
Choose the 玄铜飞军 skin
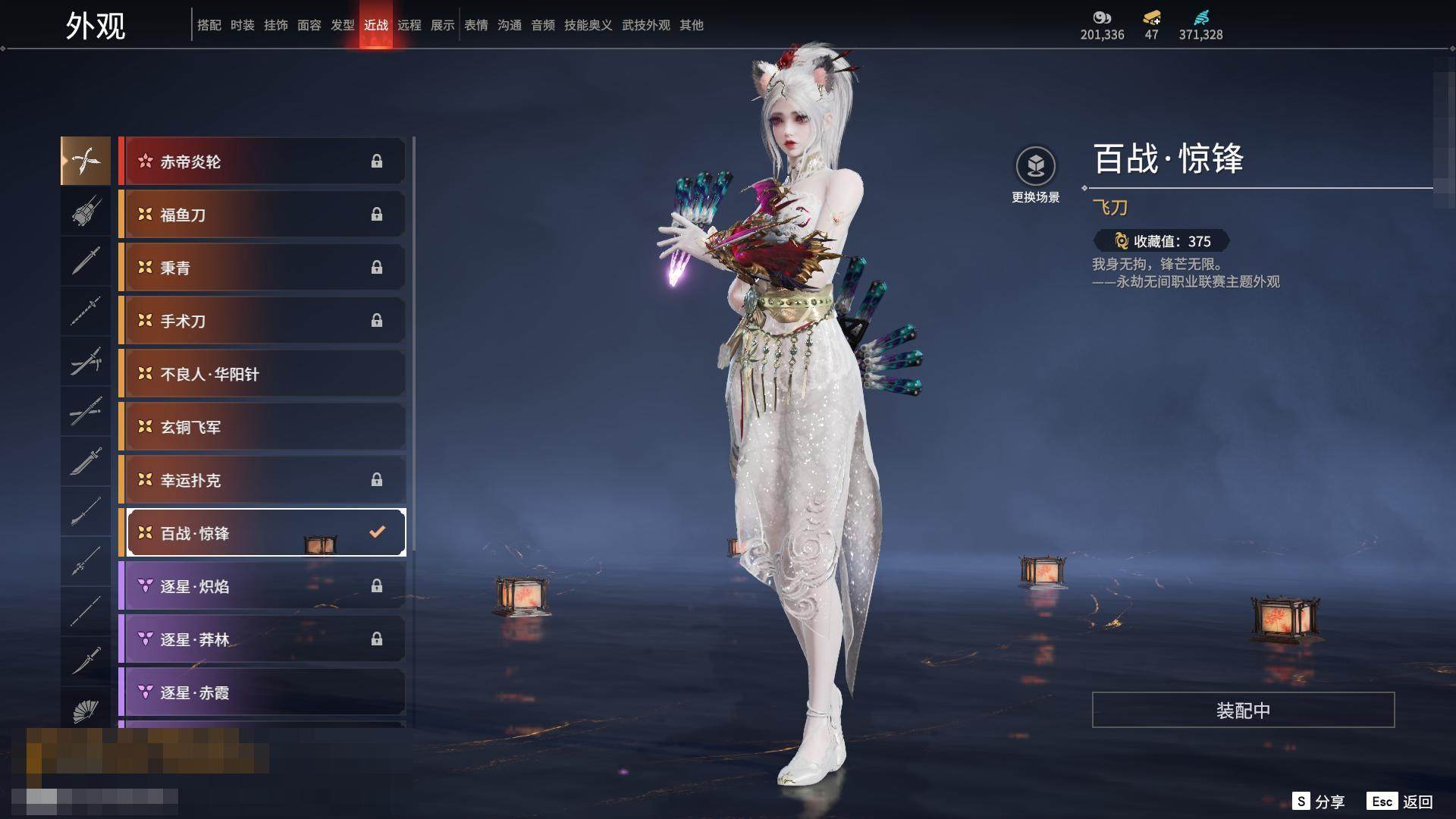262,427
